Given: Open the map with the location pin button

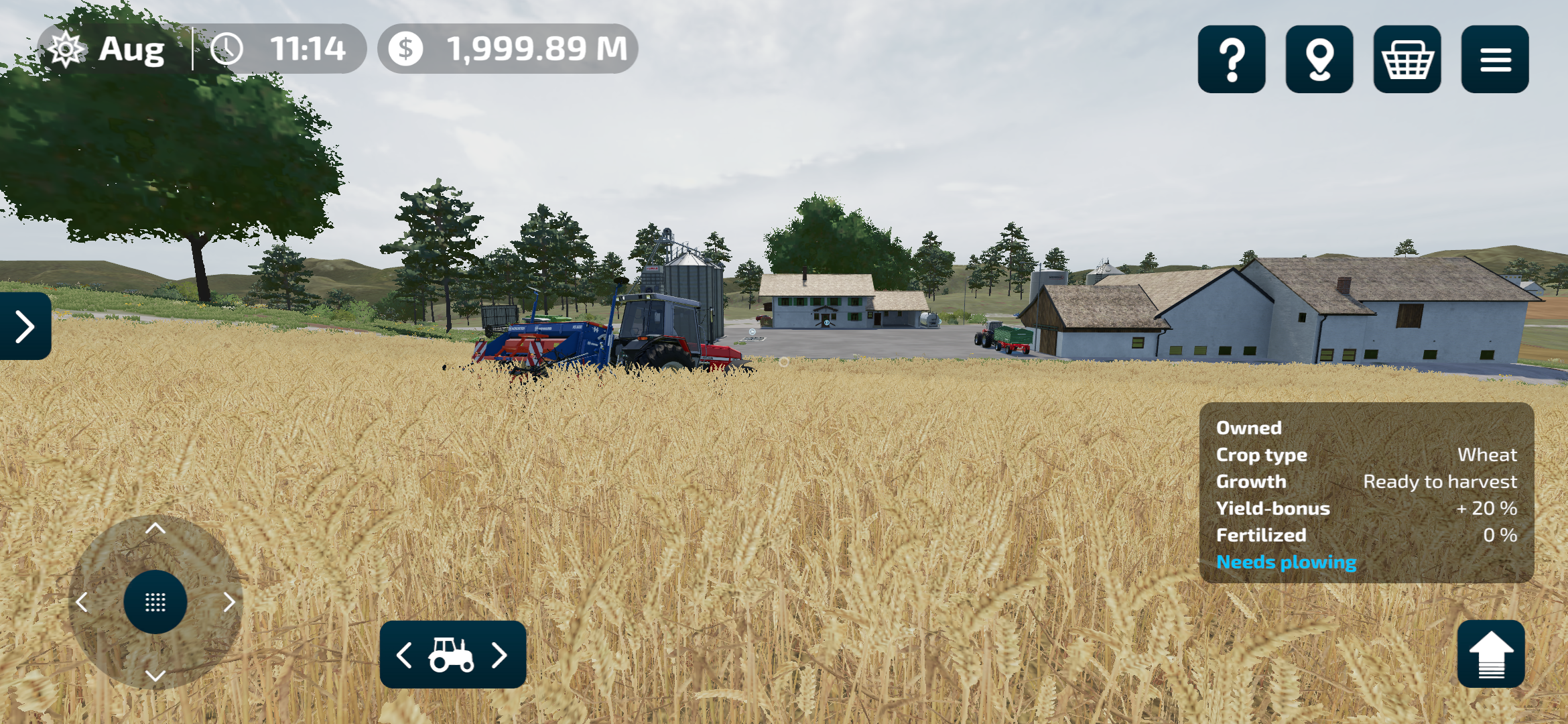Looking at the screenshot, I should click(1319, 59).
